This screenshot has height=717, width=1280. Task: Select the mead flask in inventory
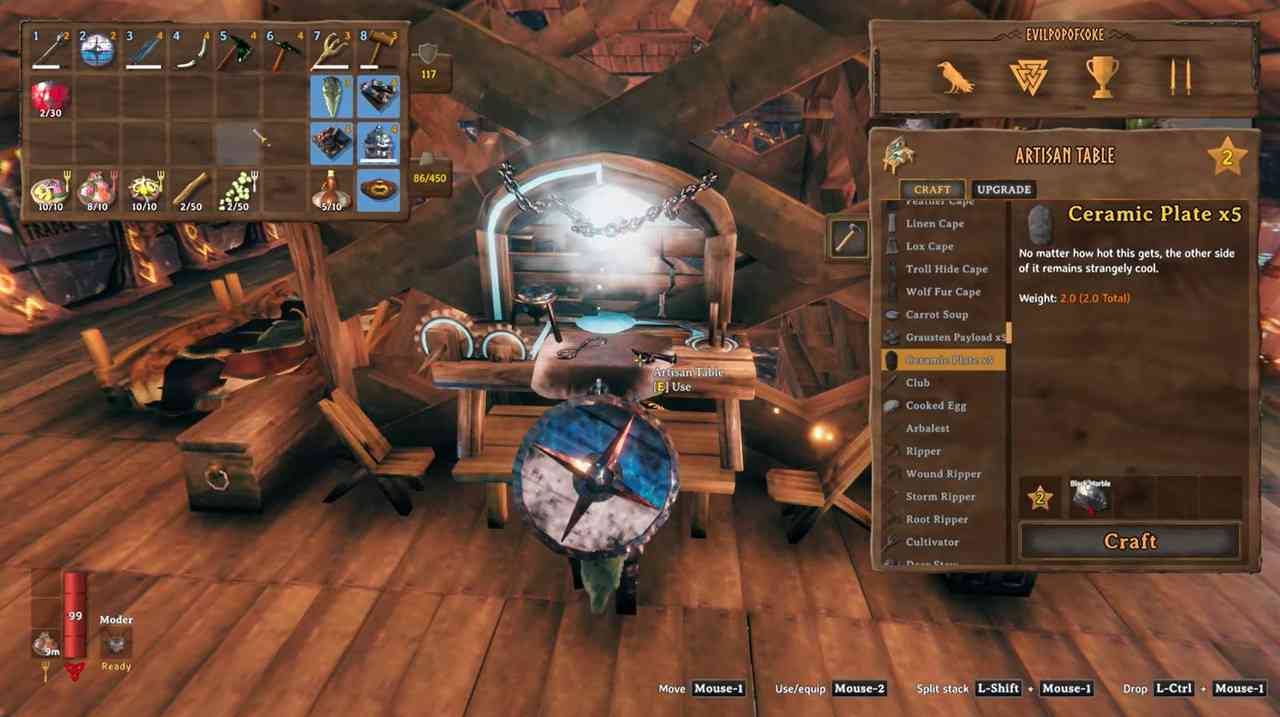point(330,188)
